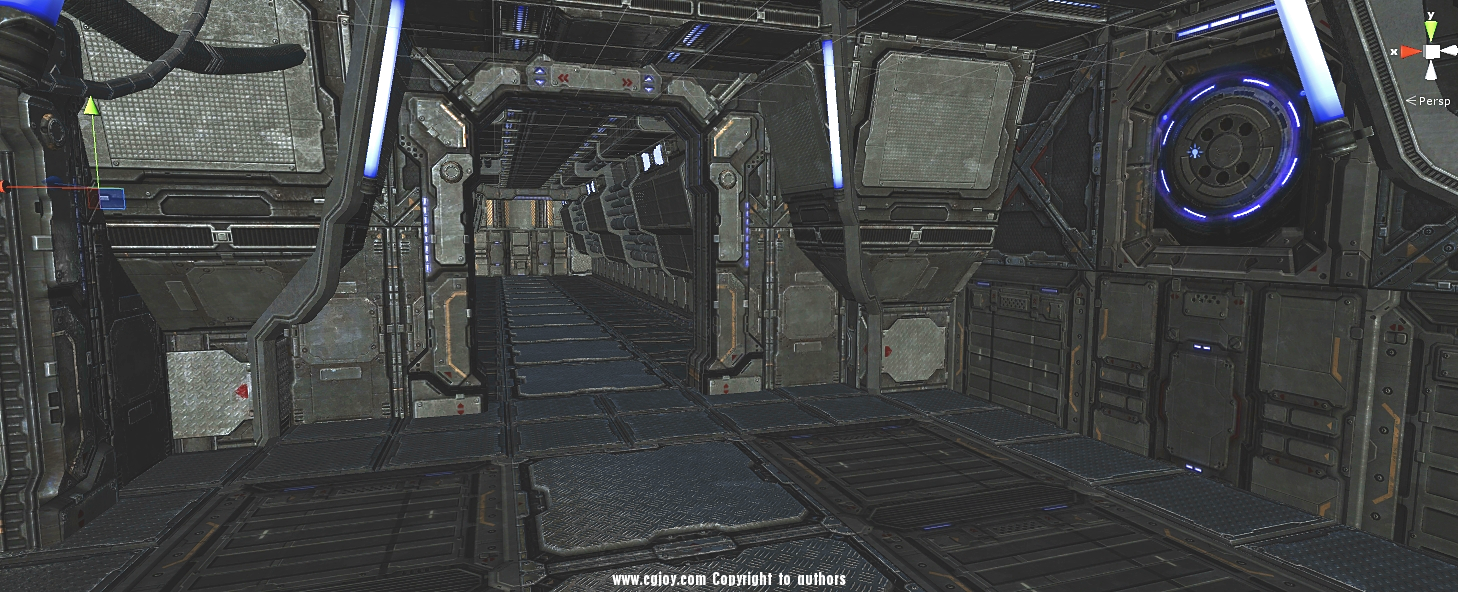This screenshot has height=592, width=1458.
Task: Click the white bottom cone on the view gizmo
Action: (1432, 70)
